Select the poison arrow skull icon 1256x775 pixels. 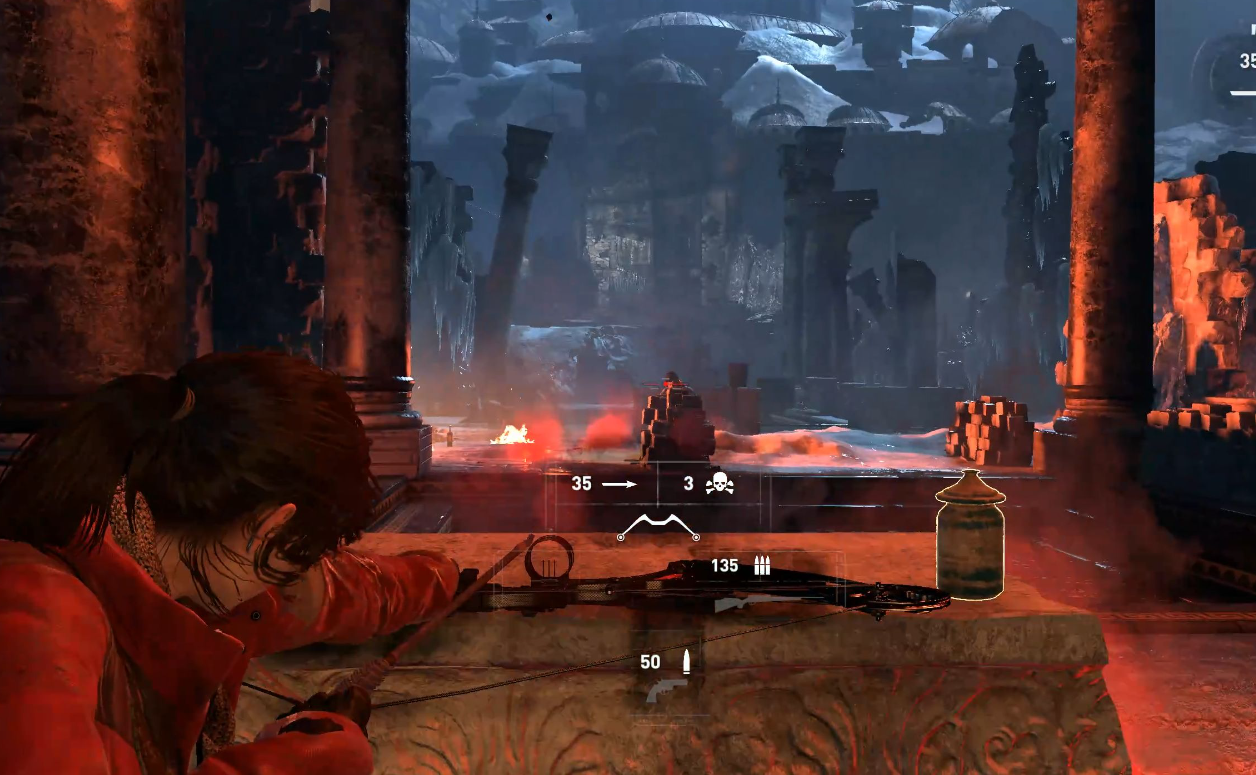point(717,484)
